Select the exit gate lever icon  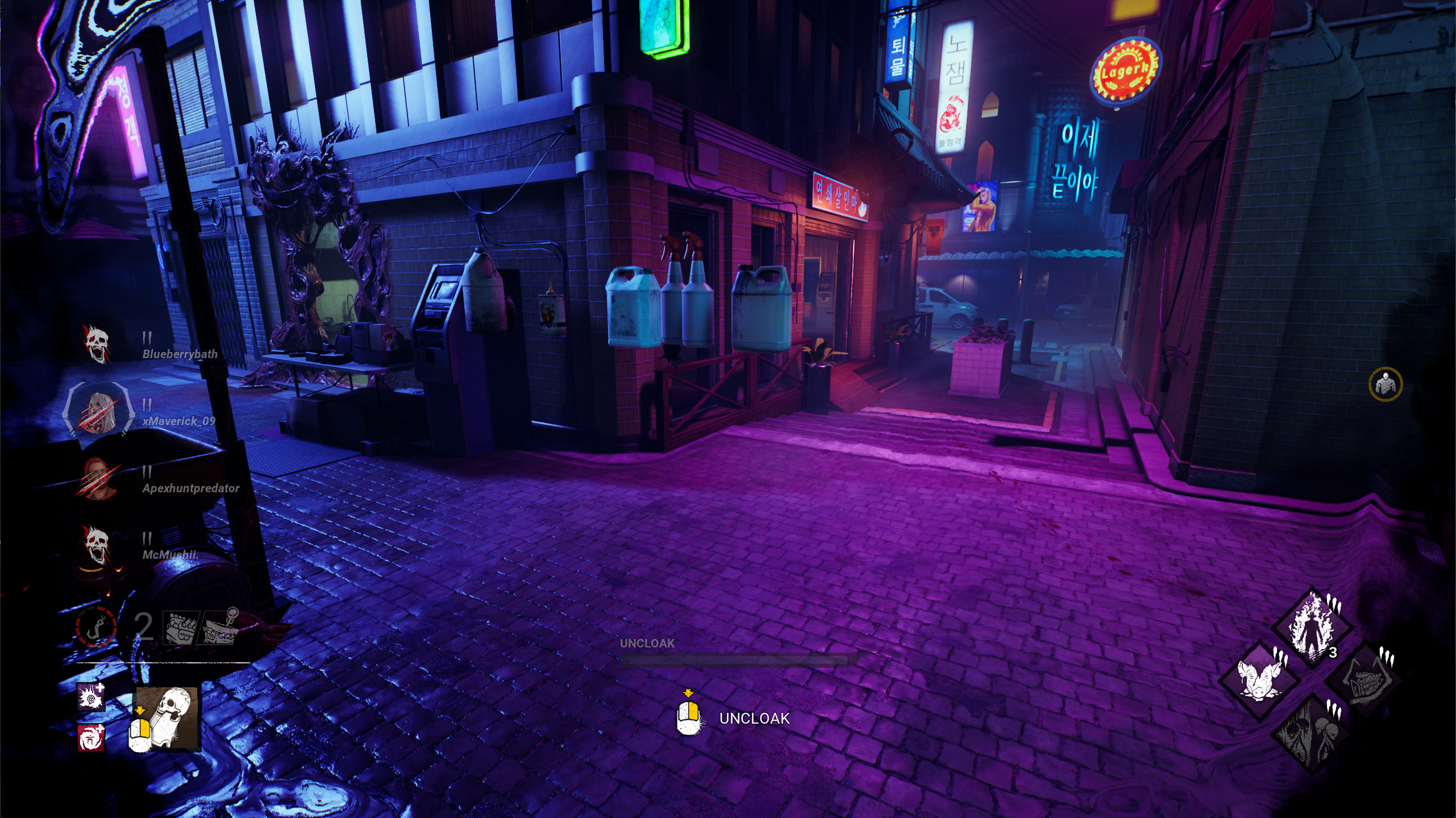[x=222, y=628]
